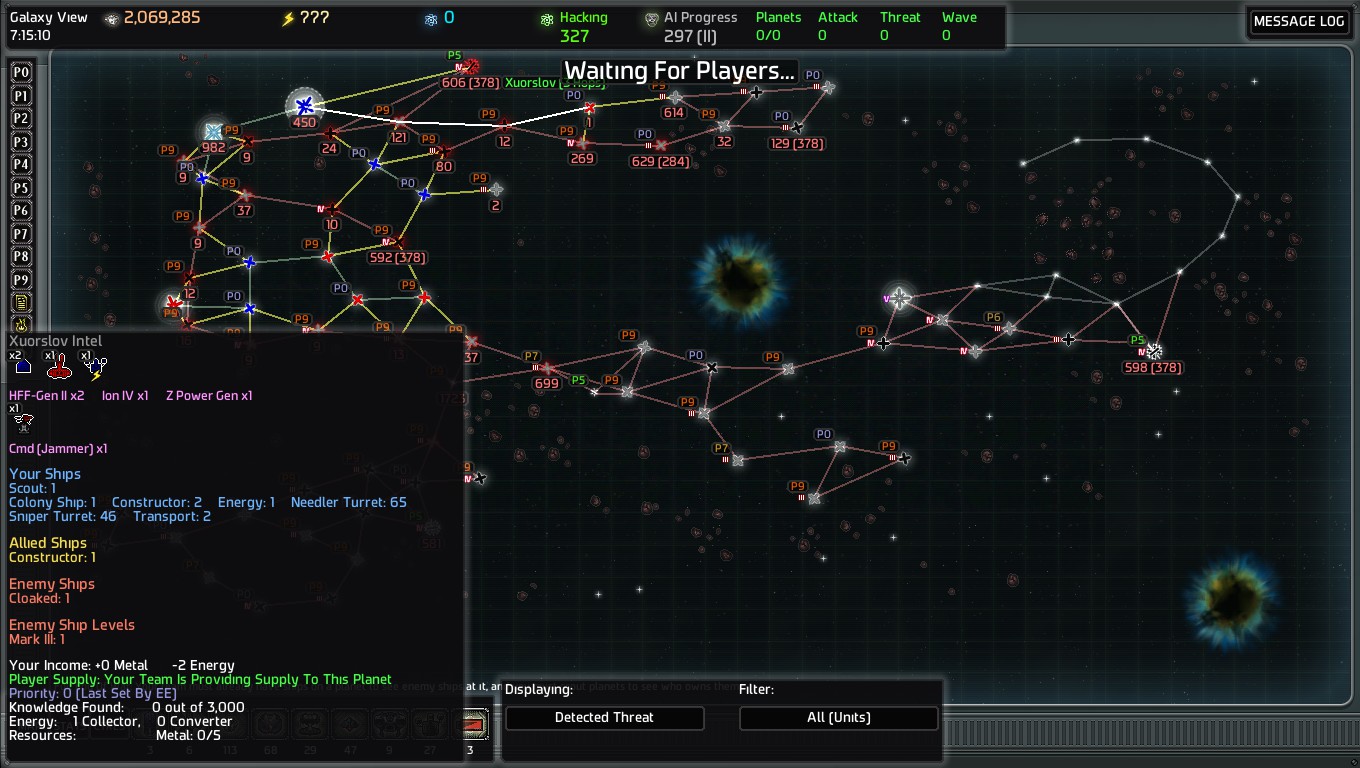Select the P2 priority button
The image size is (1360, 768).
click(20, 119)
